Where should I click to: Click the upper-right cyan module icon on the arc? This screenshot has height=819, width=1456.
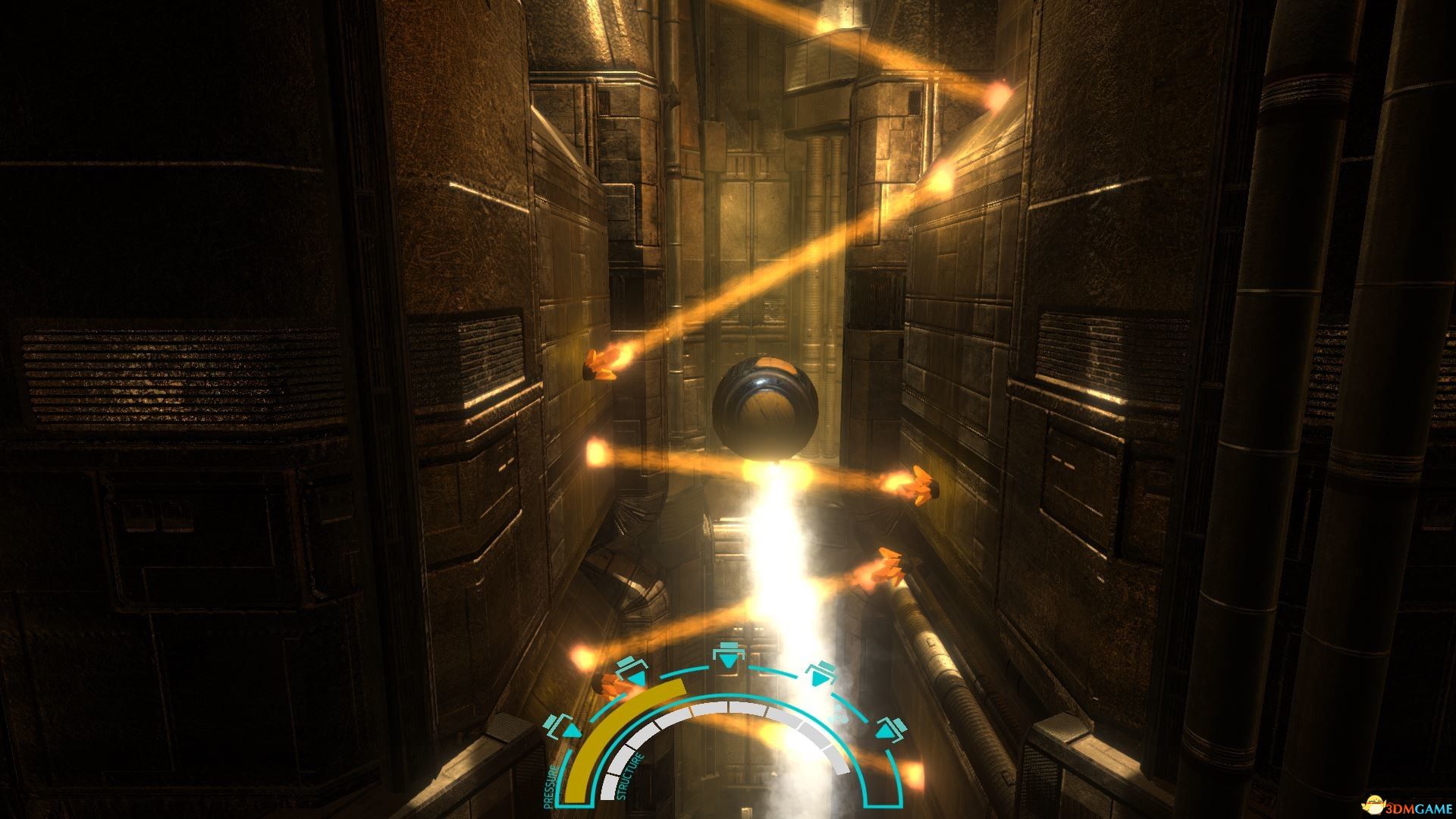point(820,674)
